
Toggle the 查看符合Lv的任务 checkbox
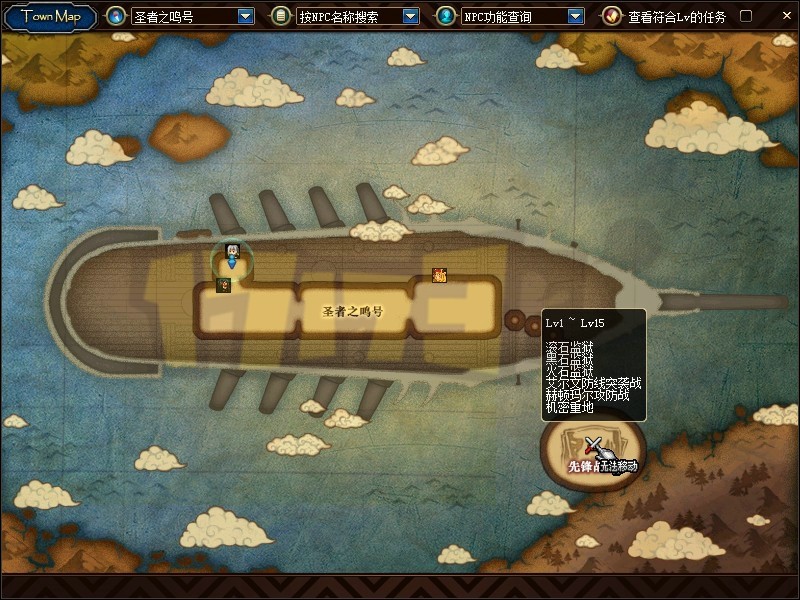pos(745,16)
